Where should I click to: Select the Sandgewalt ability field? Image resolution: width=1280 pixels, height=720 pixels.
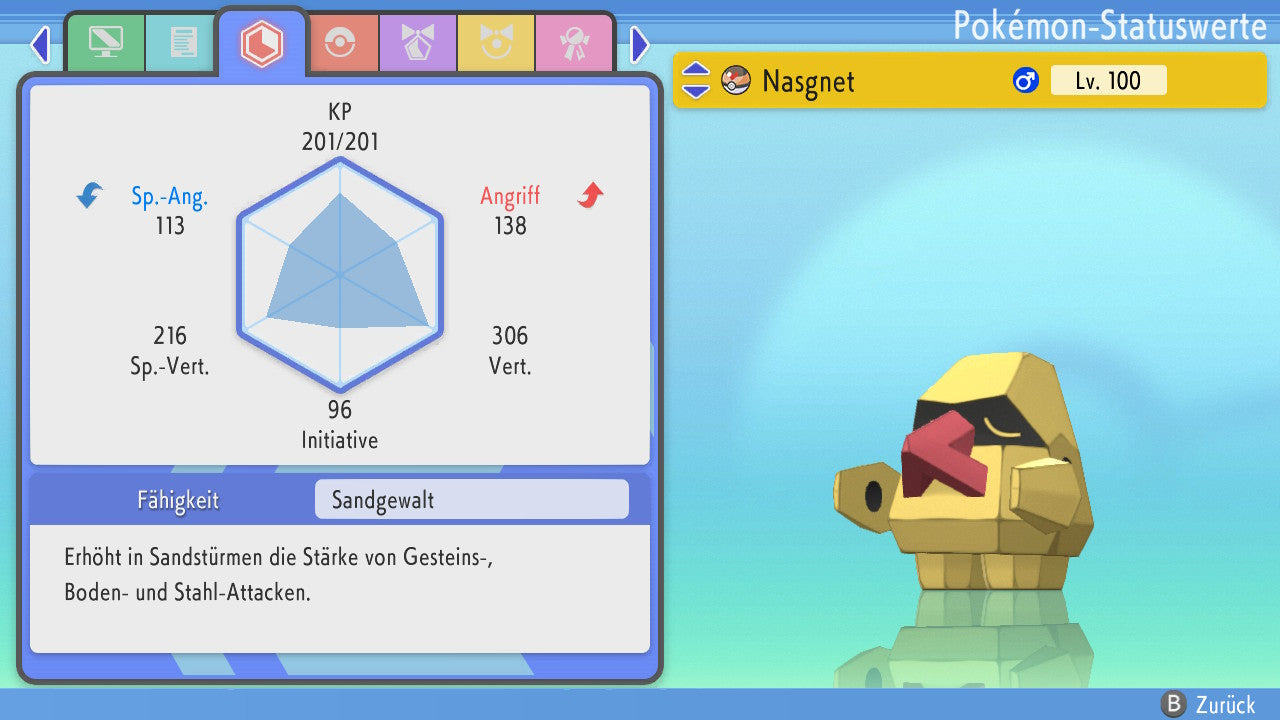tap(471, 500)
